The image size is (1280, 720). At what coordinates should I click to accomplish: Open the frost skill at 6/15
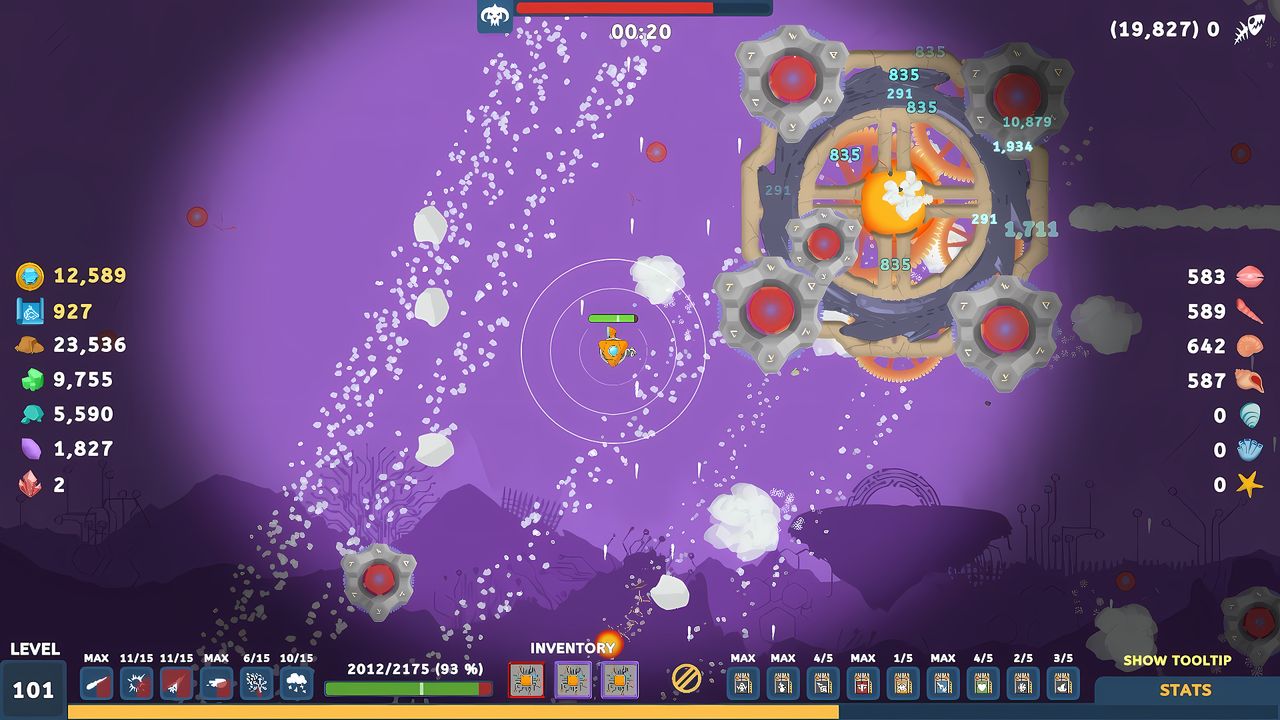[255, 685]
